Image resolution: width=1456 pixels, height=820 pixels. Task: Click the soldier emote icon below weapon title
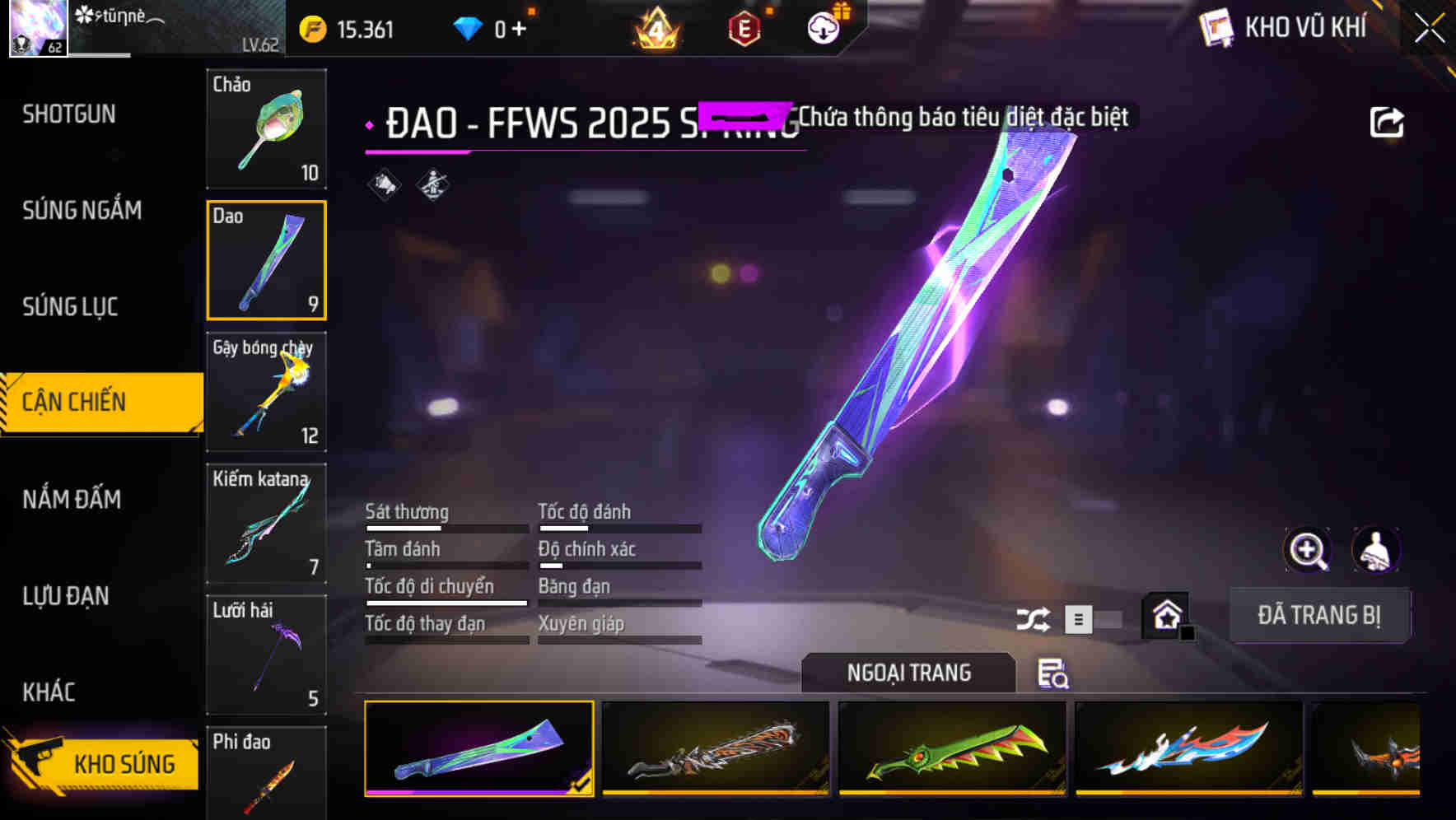point(432,184)
